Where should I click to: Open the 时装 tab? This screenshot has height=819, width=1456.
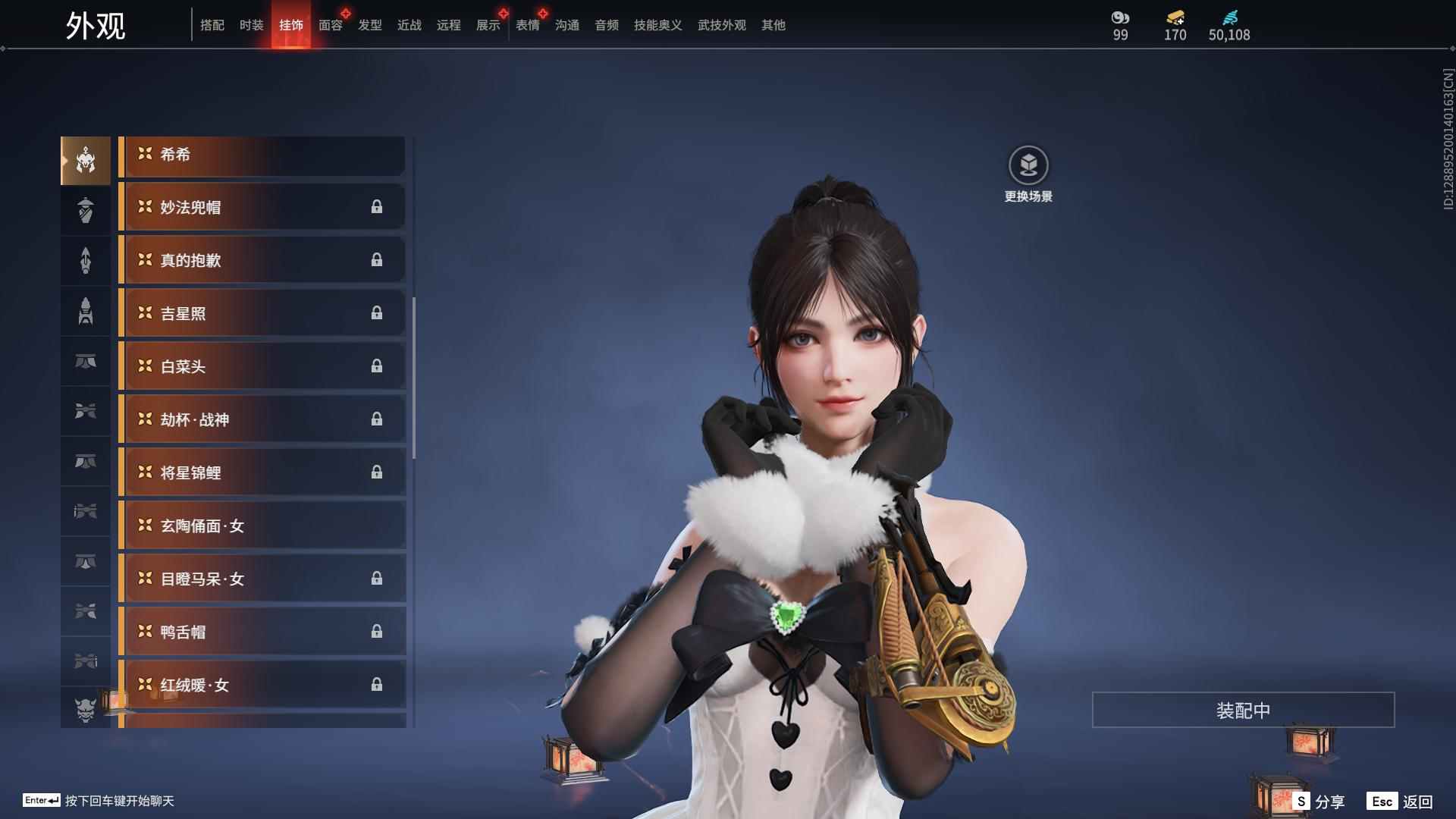click(252, 25)
